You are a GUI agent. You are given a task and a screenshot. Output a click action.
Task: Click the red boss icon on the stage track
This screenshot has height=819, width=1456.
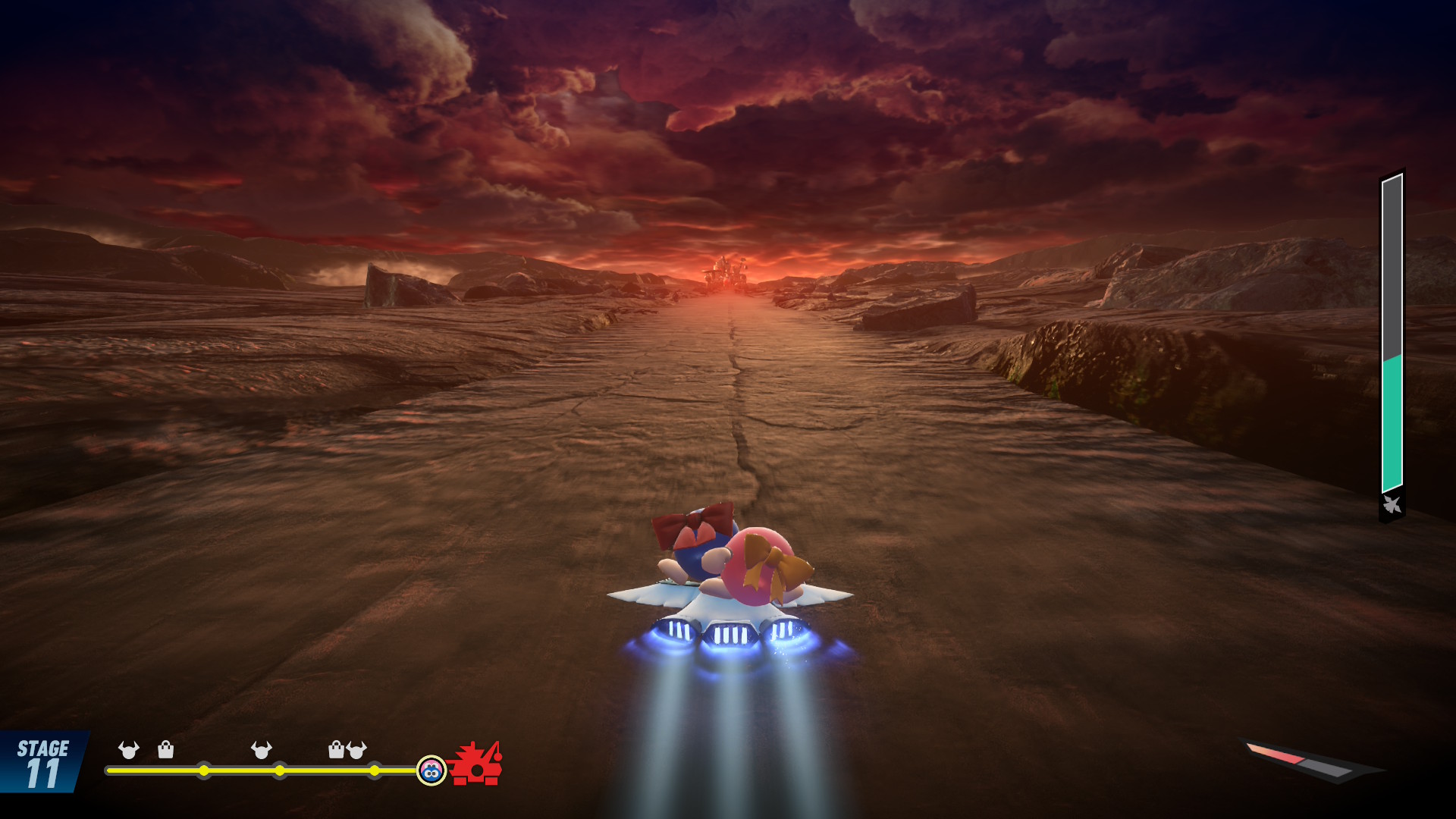click(x=475, y=764)
